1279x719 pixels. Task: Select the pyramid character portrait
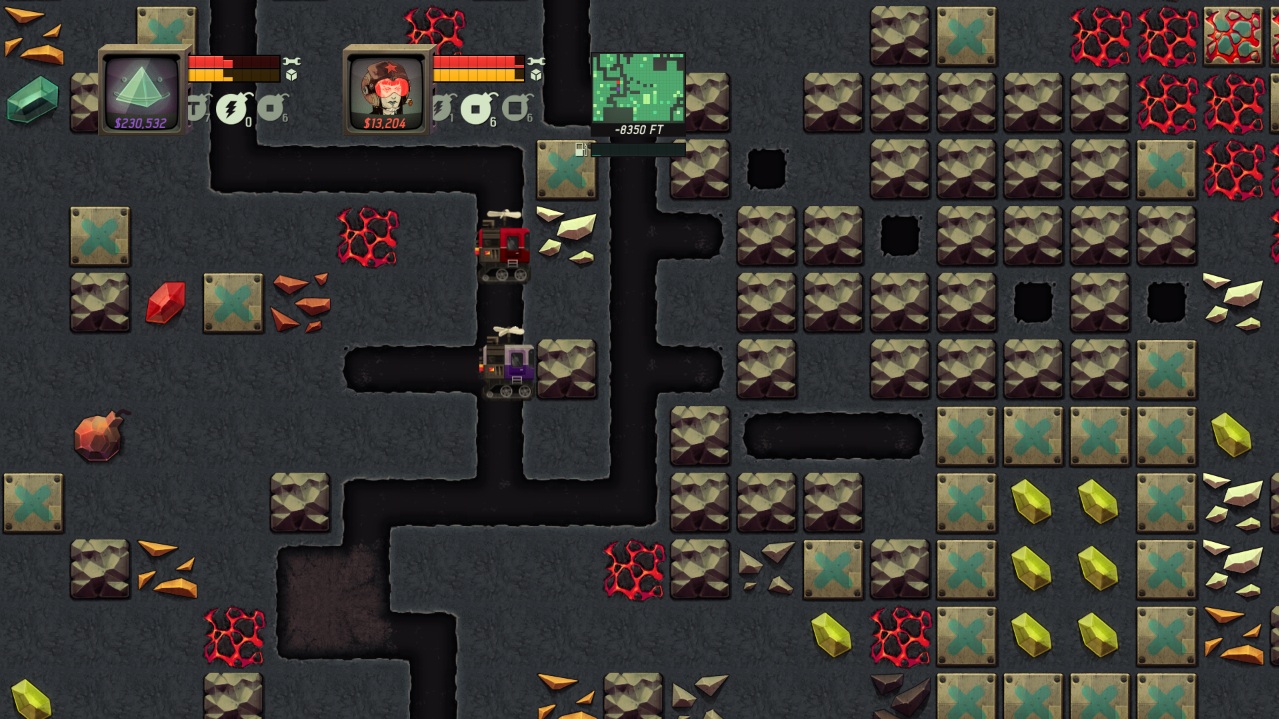point(142,89)
